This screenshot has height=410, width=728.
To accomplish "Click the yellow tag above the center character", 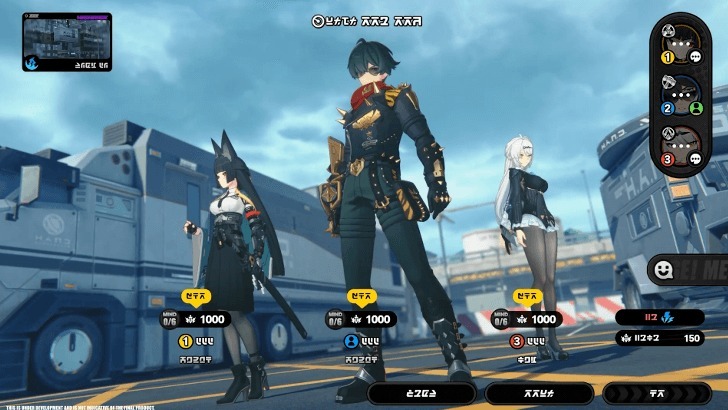I will pos(361,297).
